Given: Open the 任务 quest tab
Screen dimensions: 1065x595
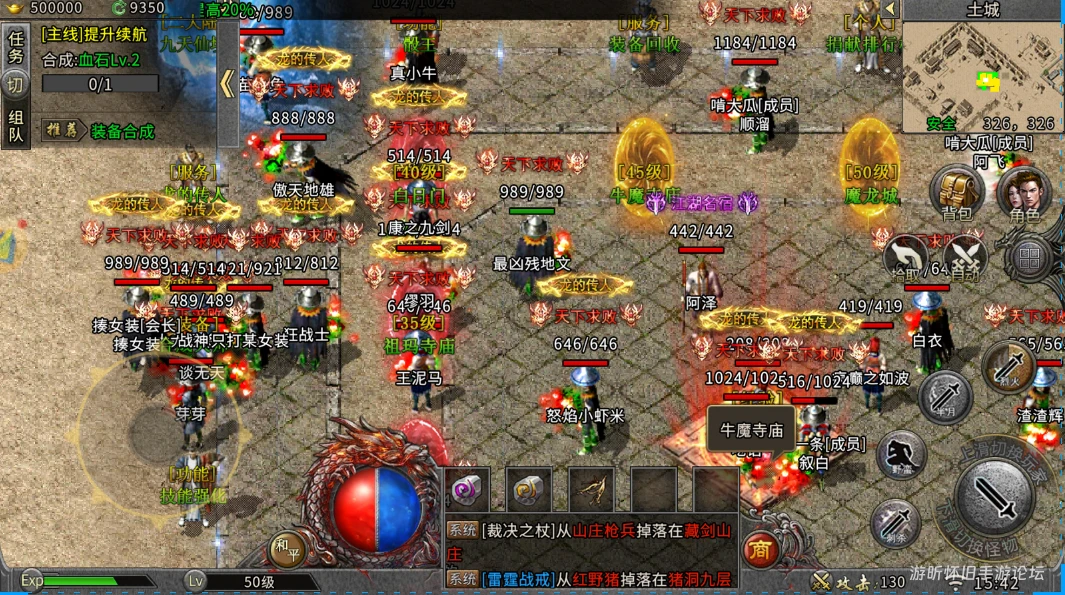Looking at the screenshot, I should click(x=16, y=47).
